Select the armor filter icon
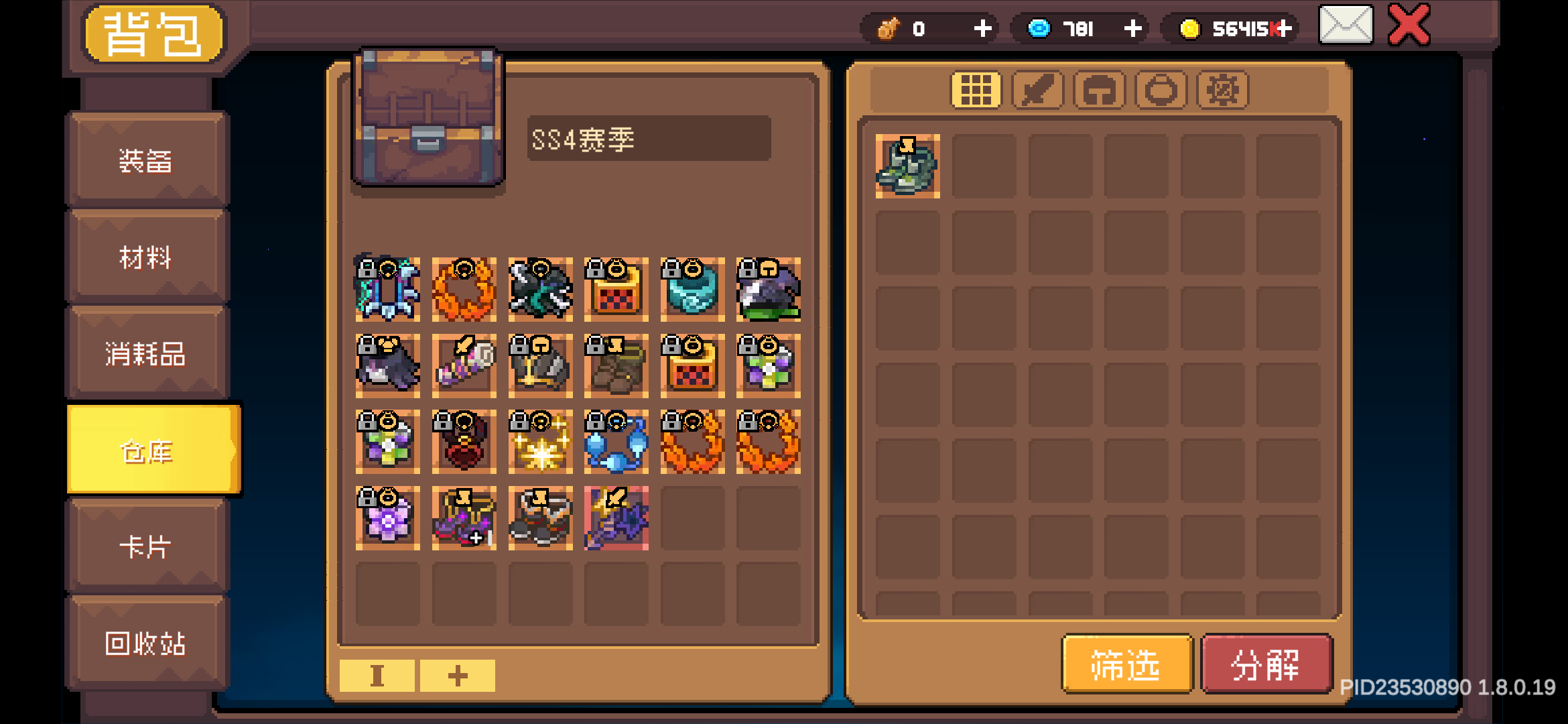Image resolution: width=1568 pixels, height=724 pixels. pos(1100,89)
